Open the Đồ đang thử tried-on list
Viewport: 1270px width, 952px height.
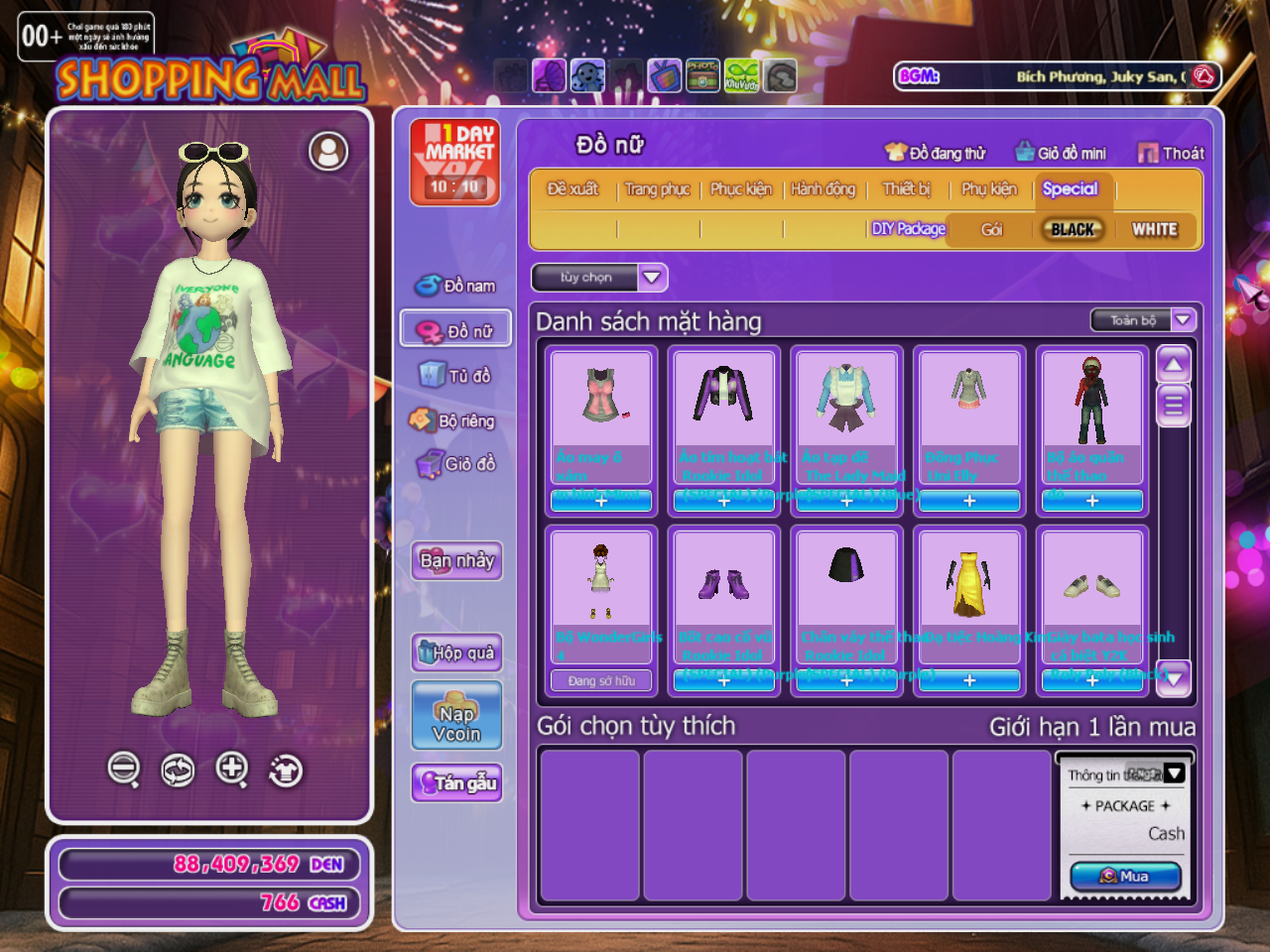(936, 153)
